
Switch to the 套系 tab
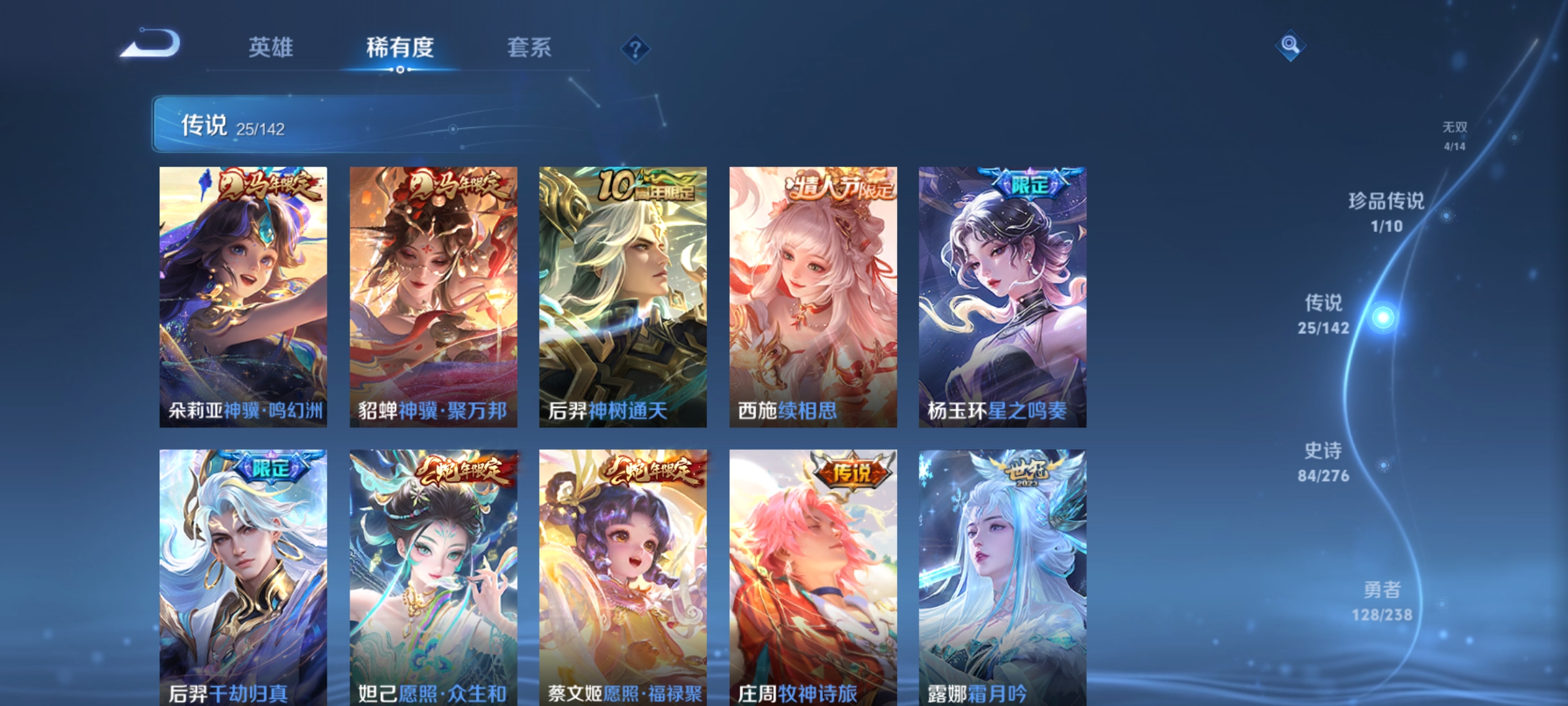[530, 48]
